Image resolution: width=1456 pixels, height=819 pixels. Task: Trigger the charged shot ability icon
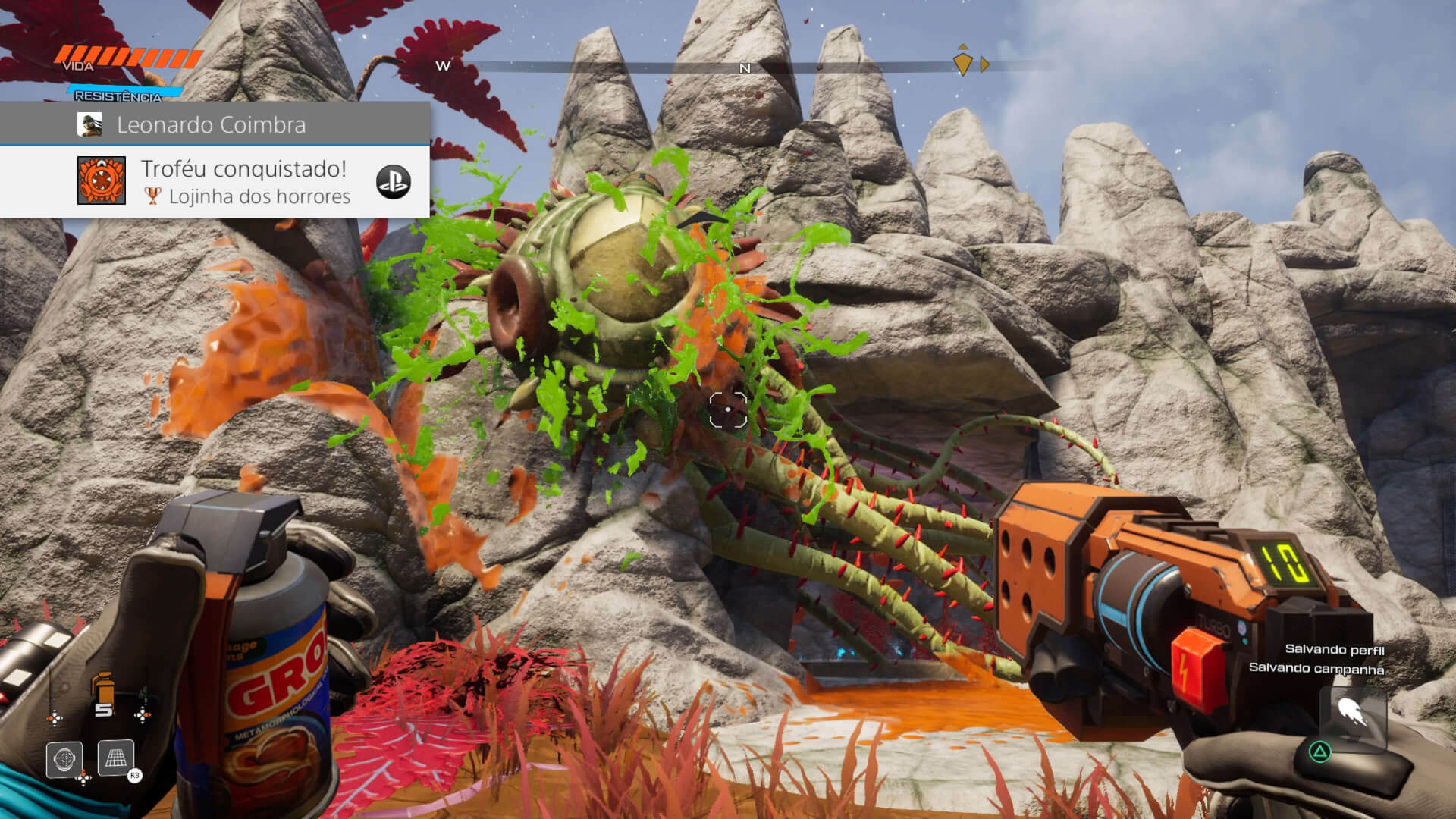1352,714
